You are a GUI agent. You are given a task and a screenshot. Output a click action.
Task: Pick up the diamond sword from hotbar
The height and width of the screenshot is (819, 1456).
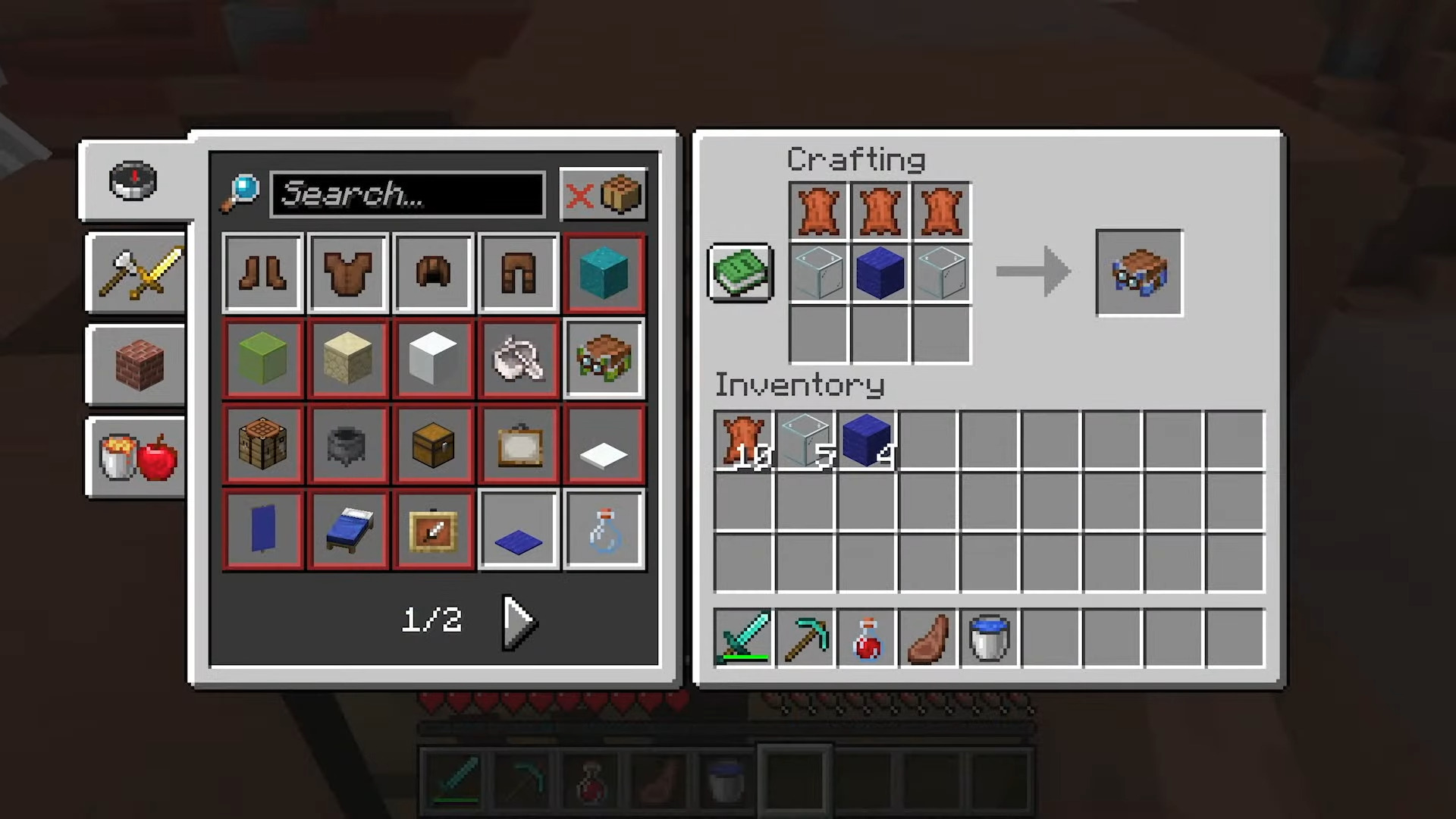coord(745,637)
